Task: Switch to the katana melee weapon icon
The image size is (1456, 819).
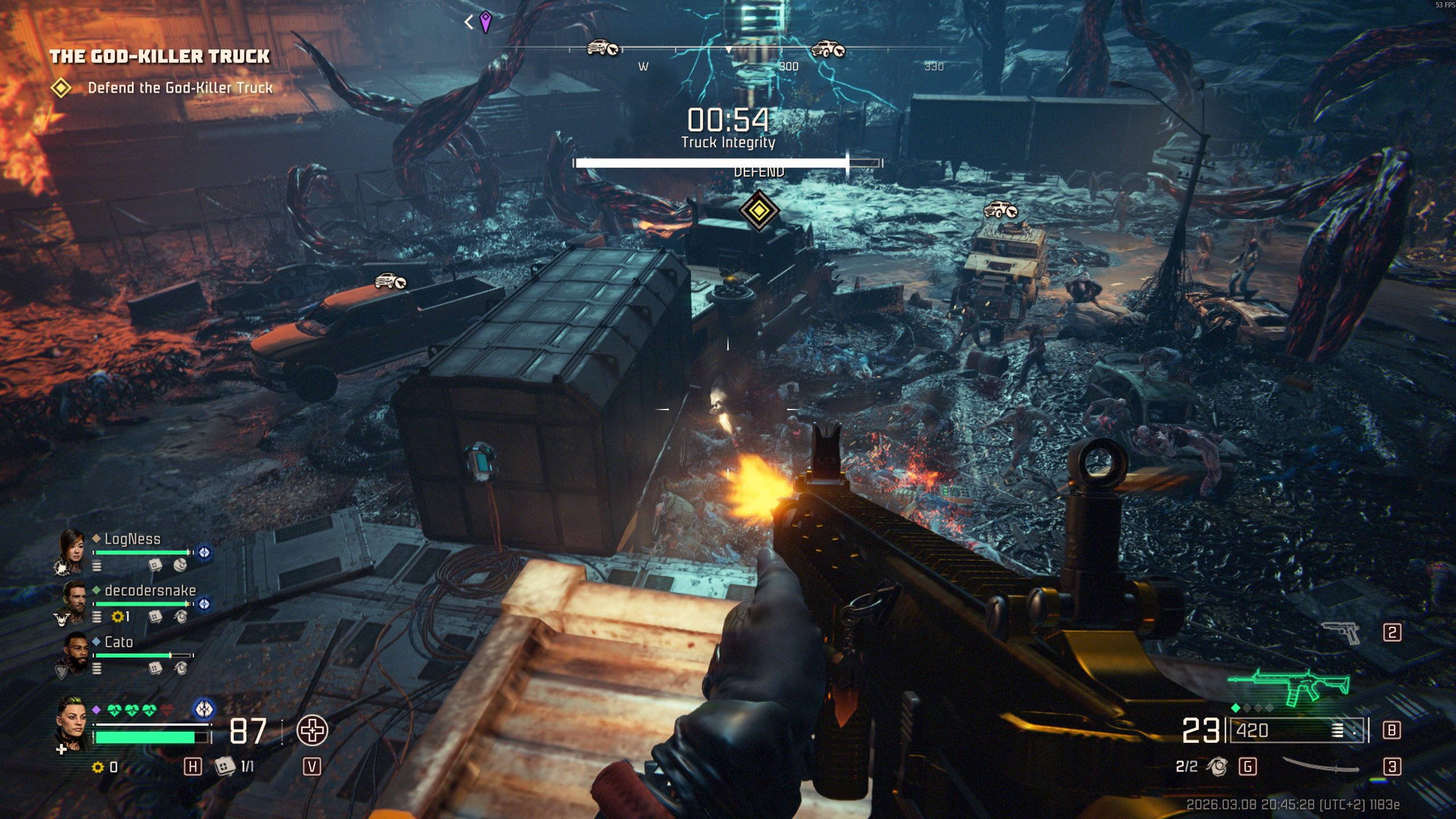Action: (1321, 766)
